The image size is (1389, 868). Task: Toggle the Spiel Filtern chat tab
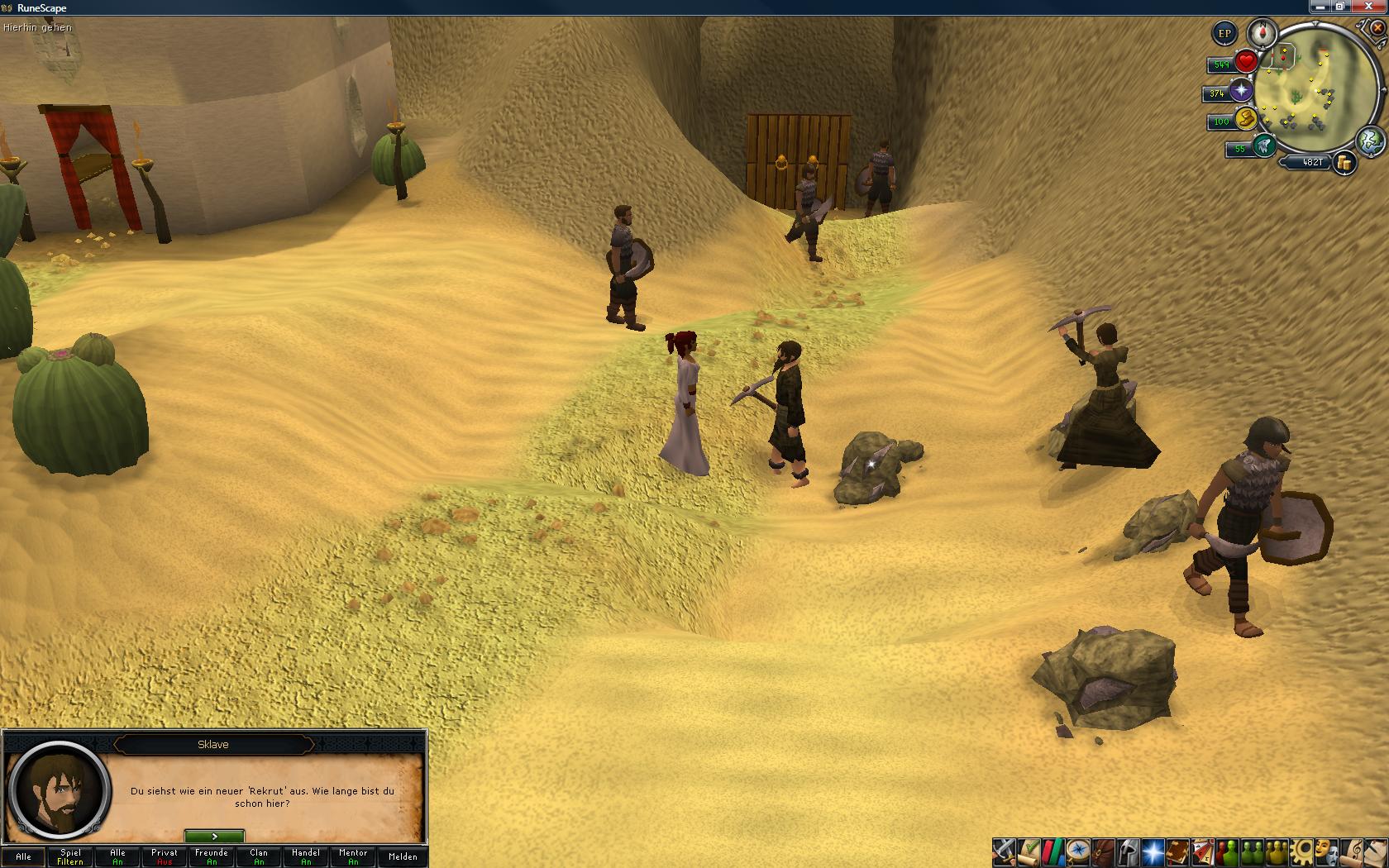(x=70, y=856)
